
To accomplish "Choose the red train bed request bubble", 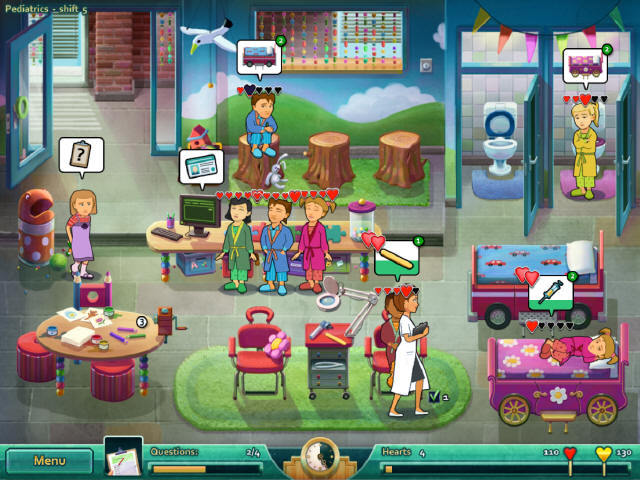I will [x=259, y=55].
